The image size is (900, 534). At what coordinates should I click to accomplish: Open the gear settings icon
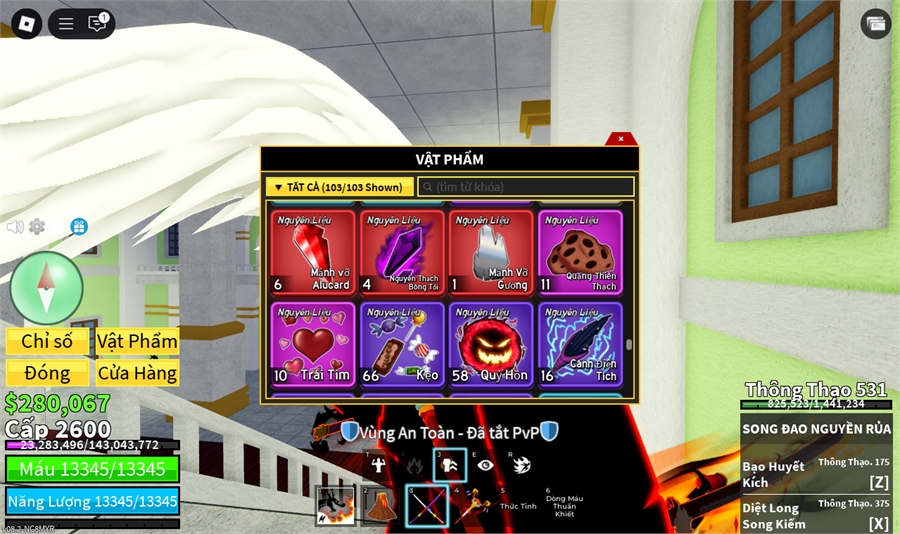pyautogui.click(x=37, y=227)
